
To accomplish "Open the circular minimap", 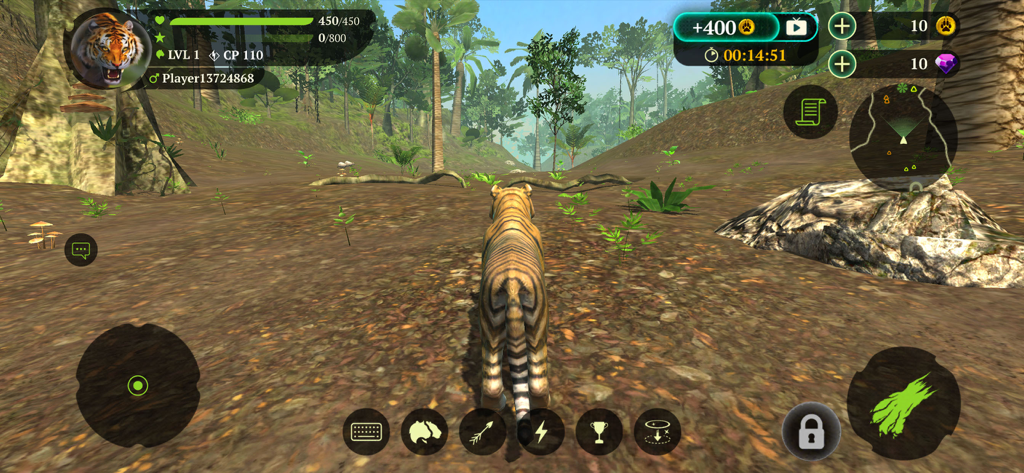I will click(903, 137).
